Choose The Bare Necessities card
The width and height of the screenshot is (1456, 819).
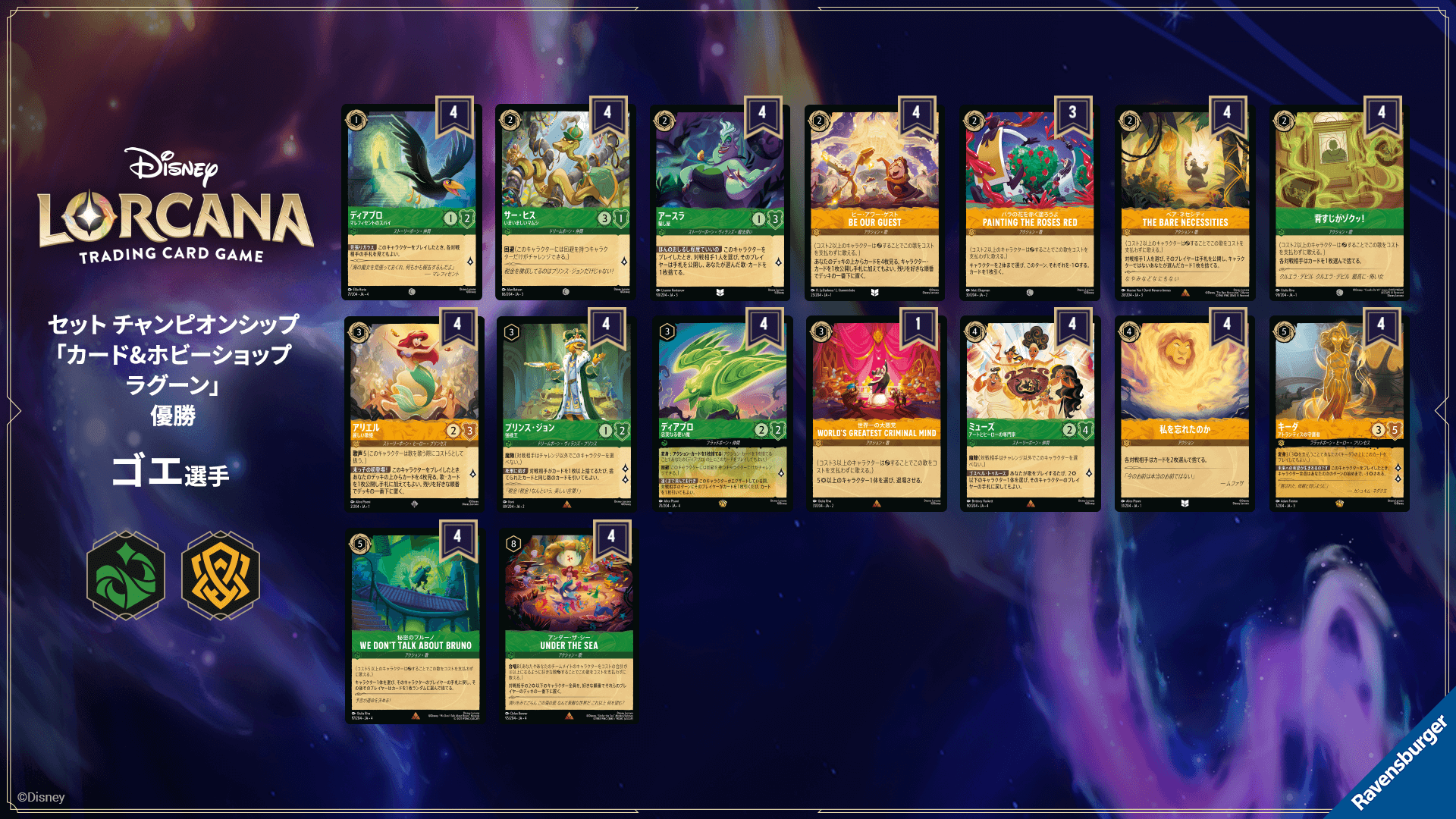(x=1185, y=202)
